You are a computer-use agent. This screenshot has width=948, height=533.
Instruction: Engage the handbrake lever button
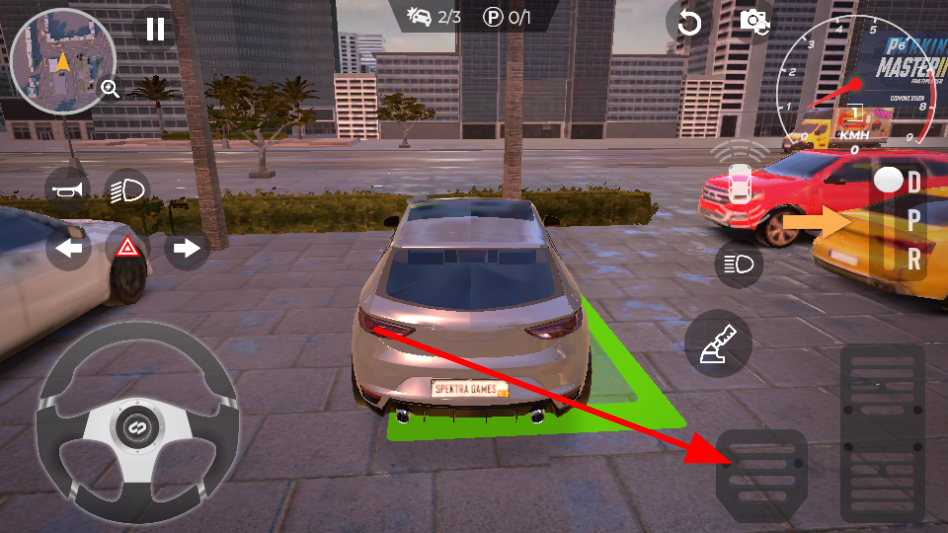pos(719,343)
